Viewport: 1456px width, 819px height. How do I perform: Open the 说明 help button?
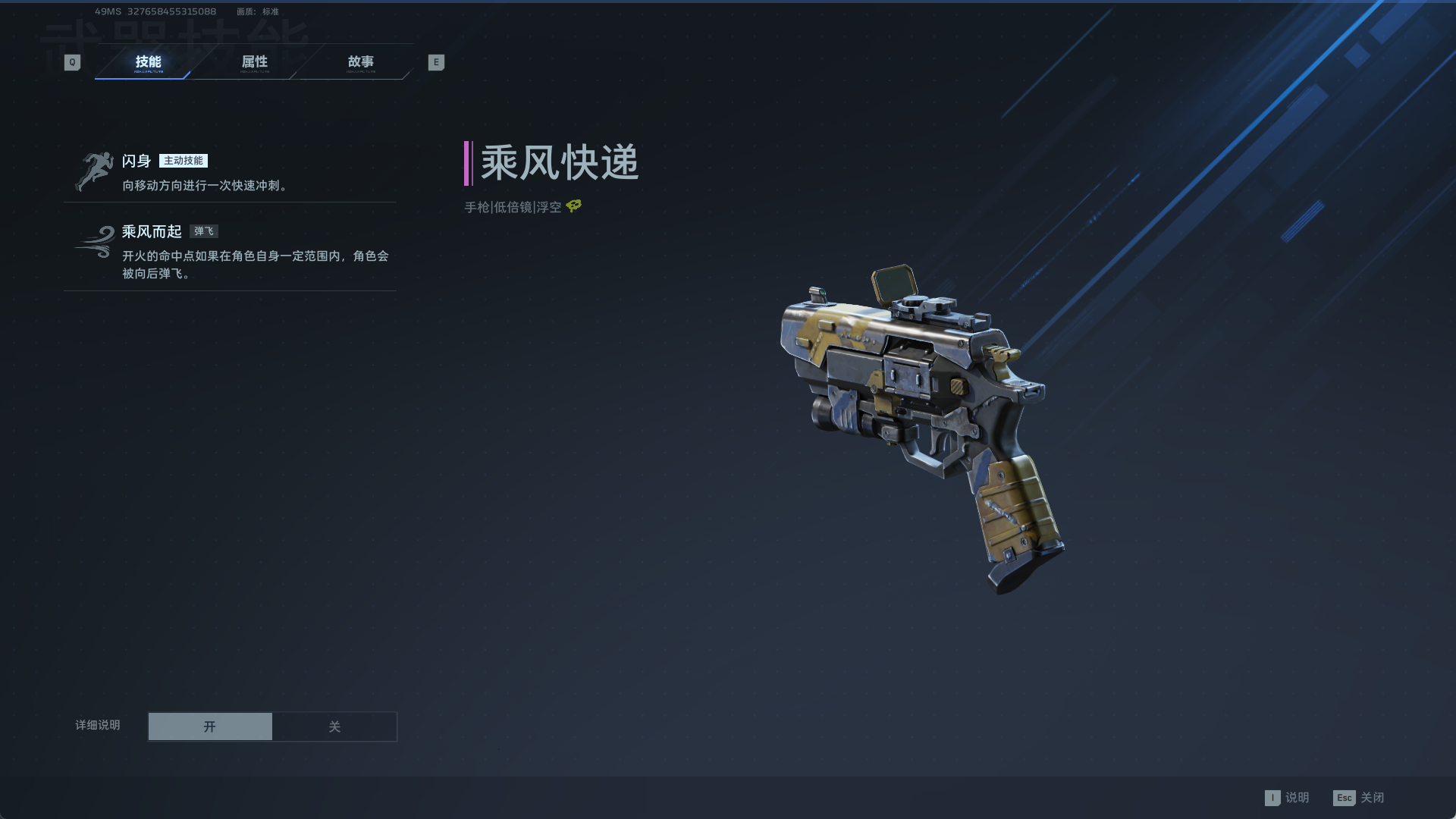click(x=1288, y=798)
